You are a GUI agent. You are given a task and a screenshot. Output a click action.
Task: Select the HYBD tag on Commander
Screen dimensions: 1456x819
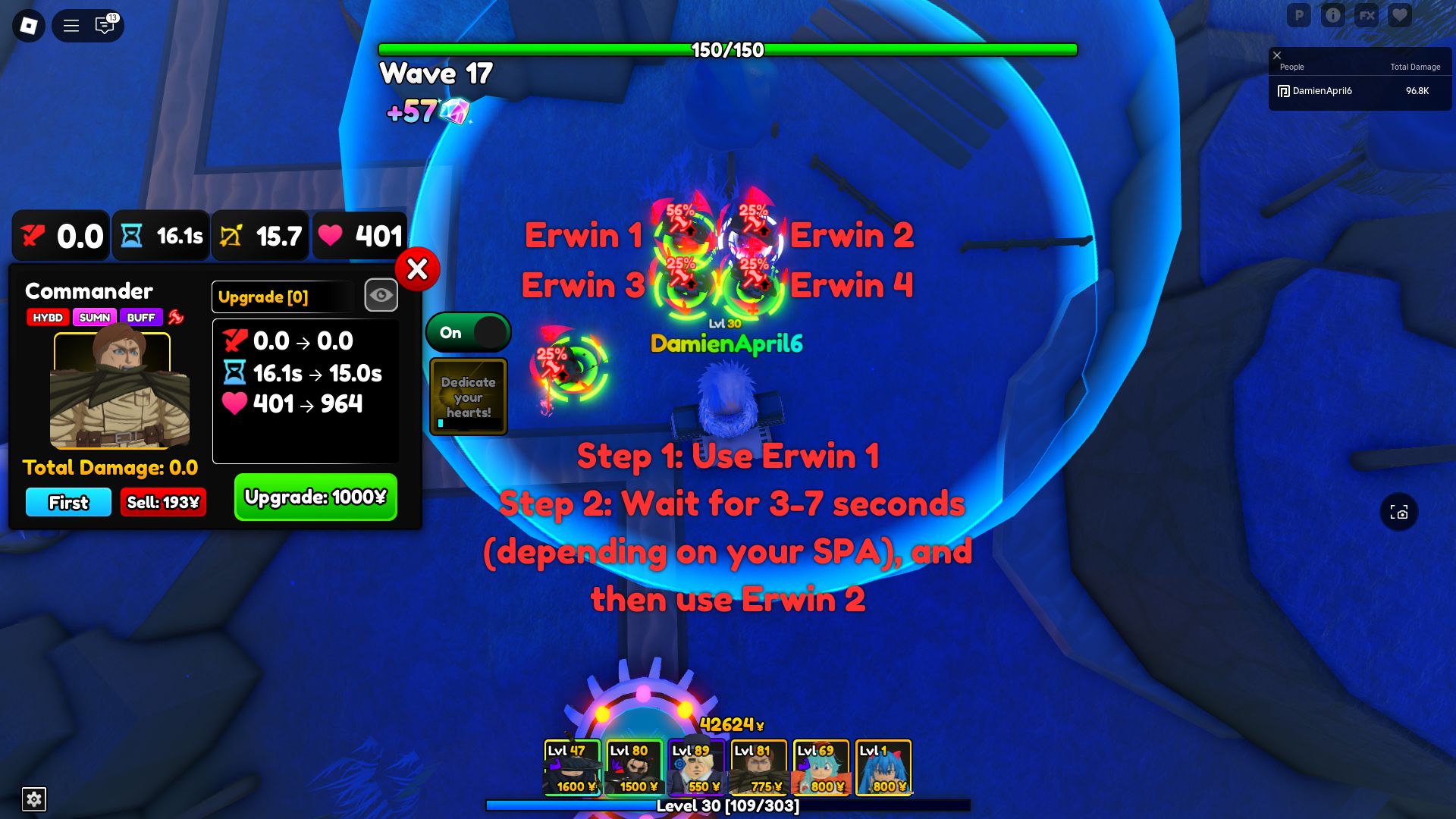pyautogui.click(x=48, y=318)
